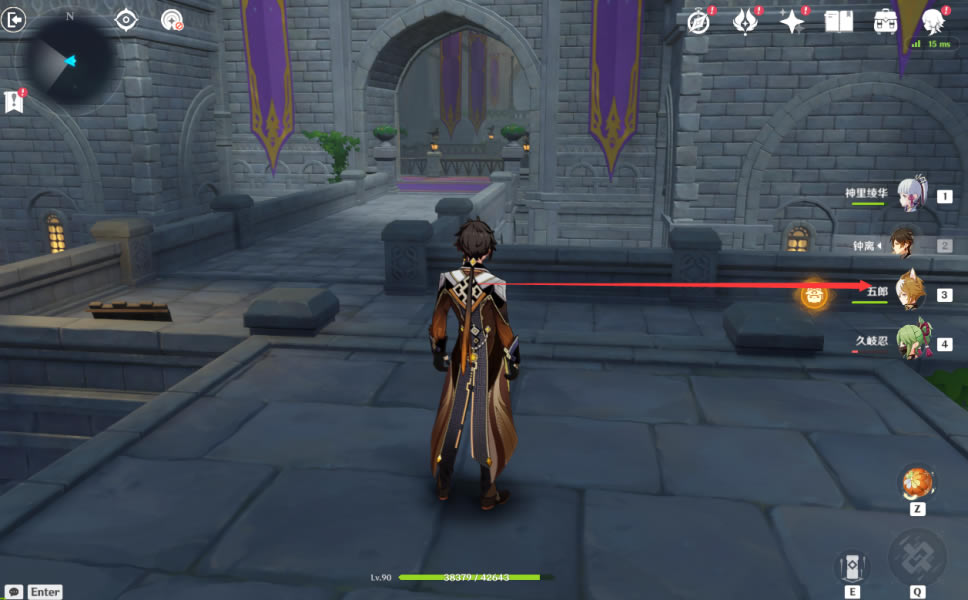Screen dimensions: 968x600
Task: Open the backpack inventory
Action: (885, 22)
